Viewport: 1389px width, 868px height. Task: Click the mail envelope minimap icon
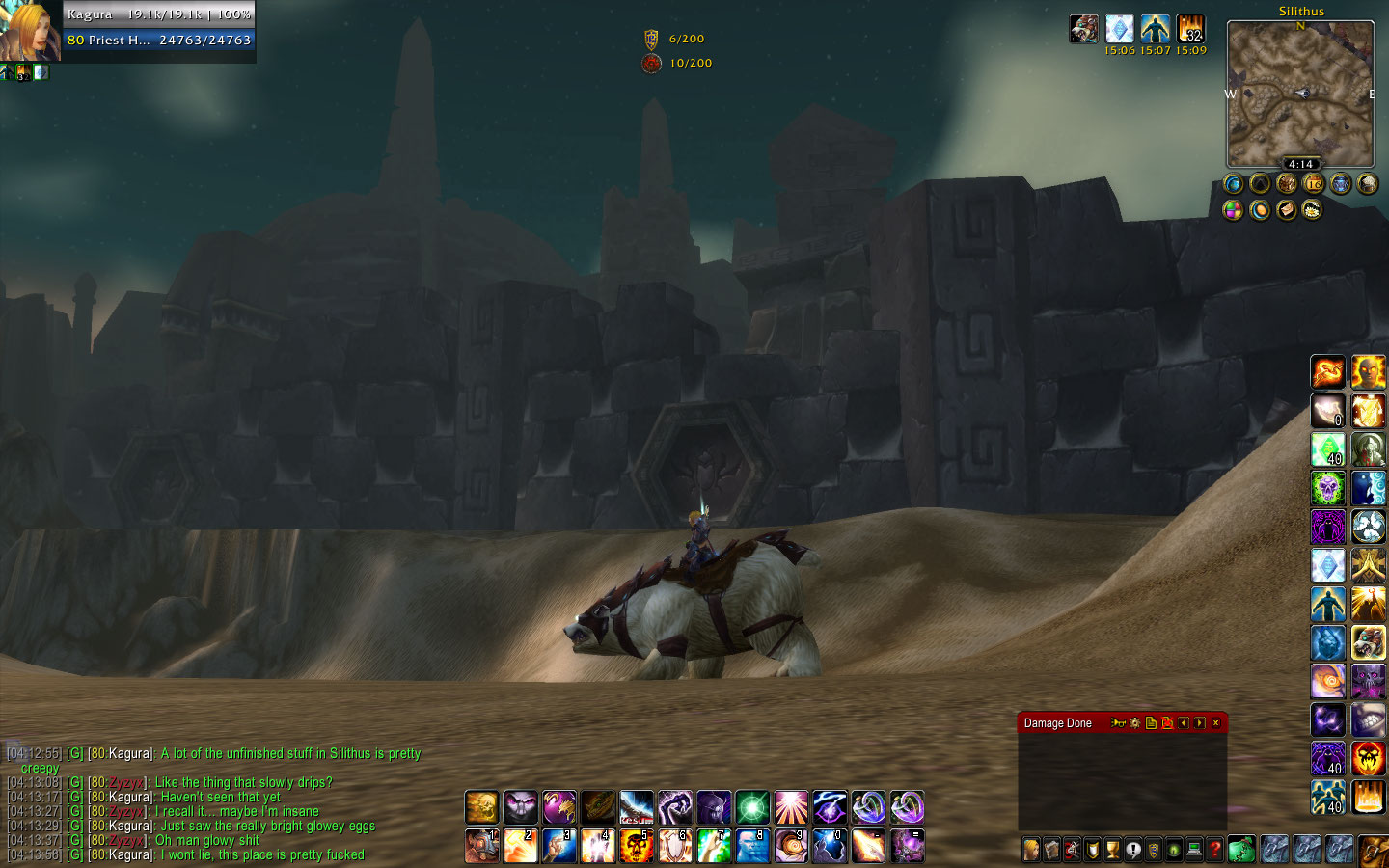click(1287, 209)
